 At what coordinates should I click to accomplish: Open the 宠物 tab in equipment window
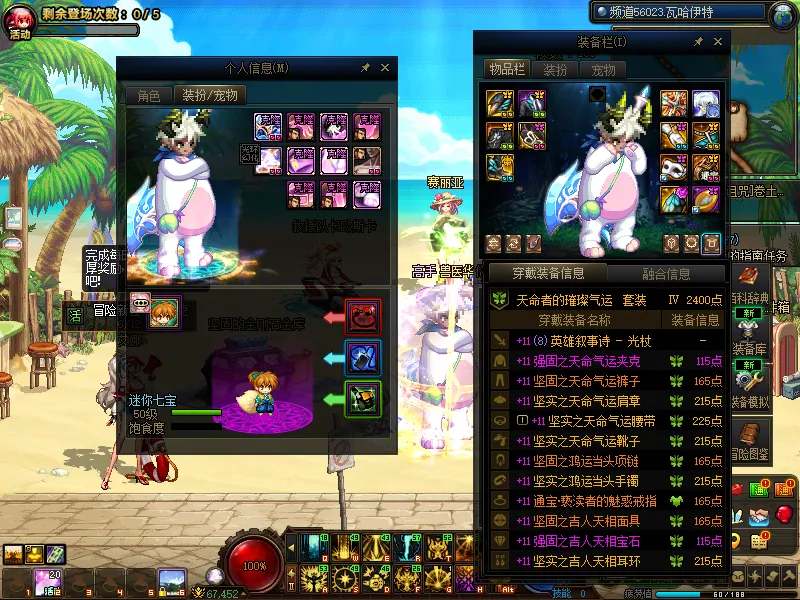pyautogui.click(x=603, y=70)
